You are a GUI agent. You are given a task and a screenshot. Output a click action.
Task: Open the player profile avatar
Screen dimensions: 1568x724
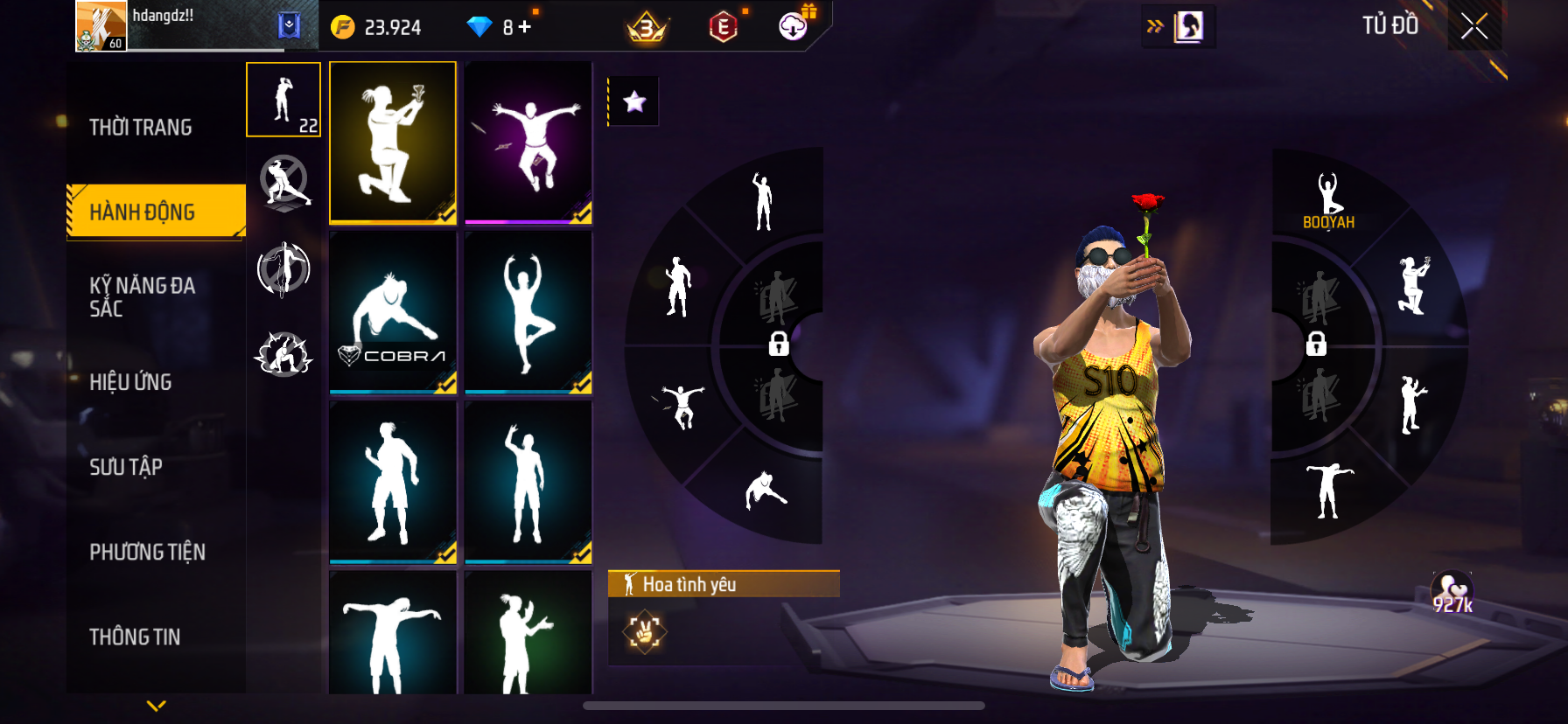101,26
